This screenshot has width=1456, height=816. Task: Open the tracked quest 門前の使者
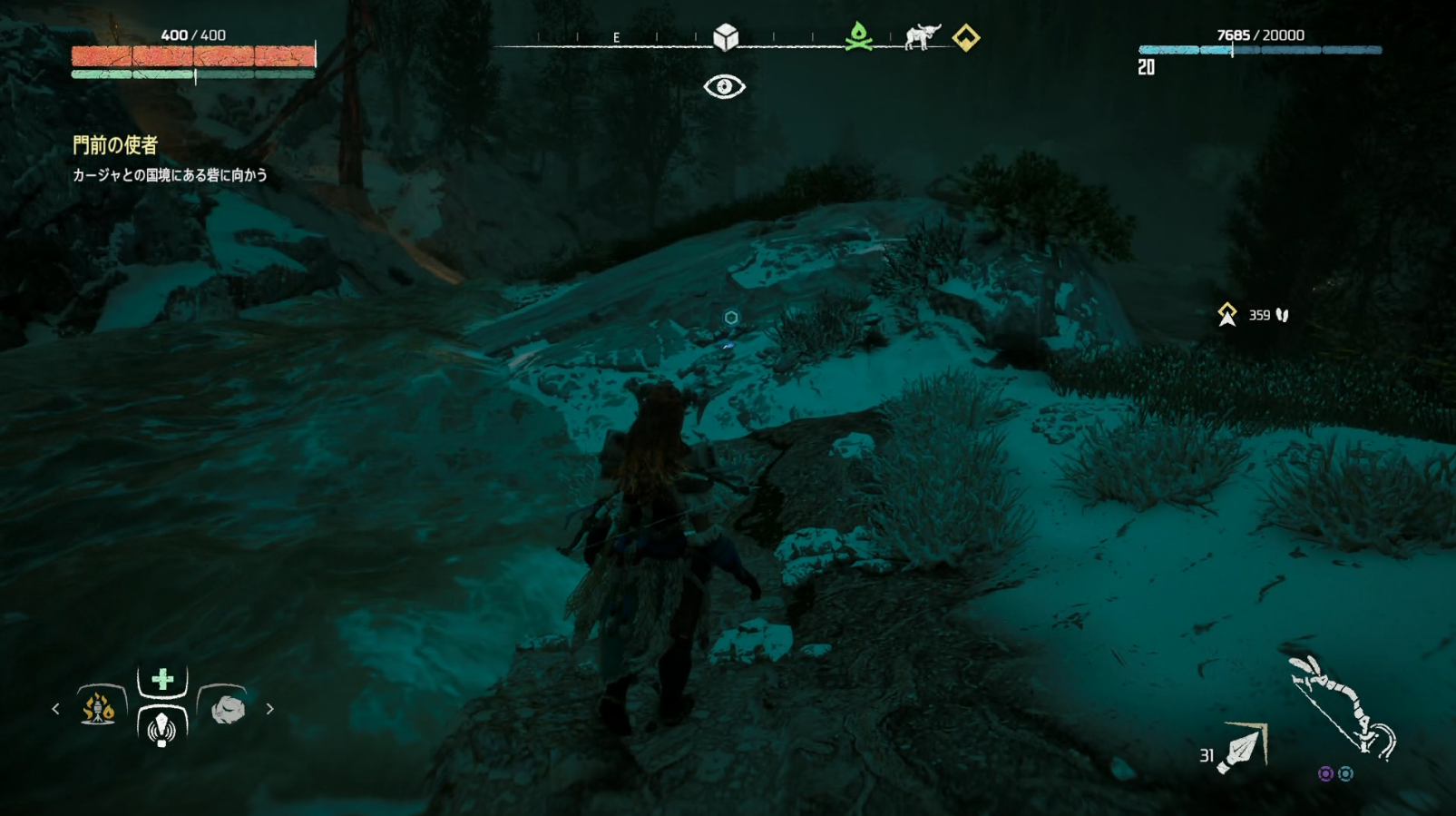115,145
